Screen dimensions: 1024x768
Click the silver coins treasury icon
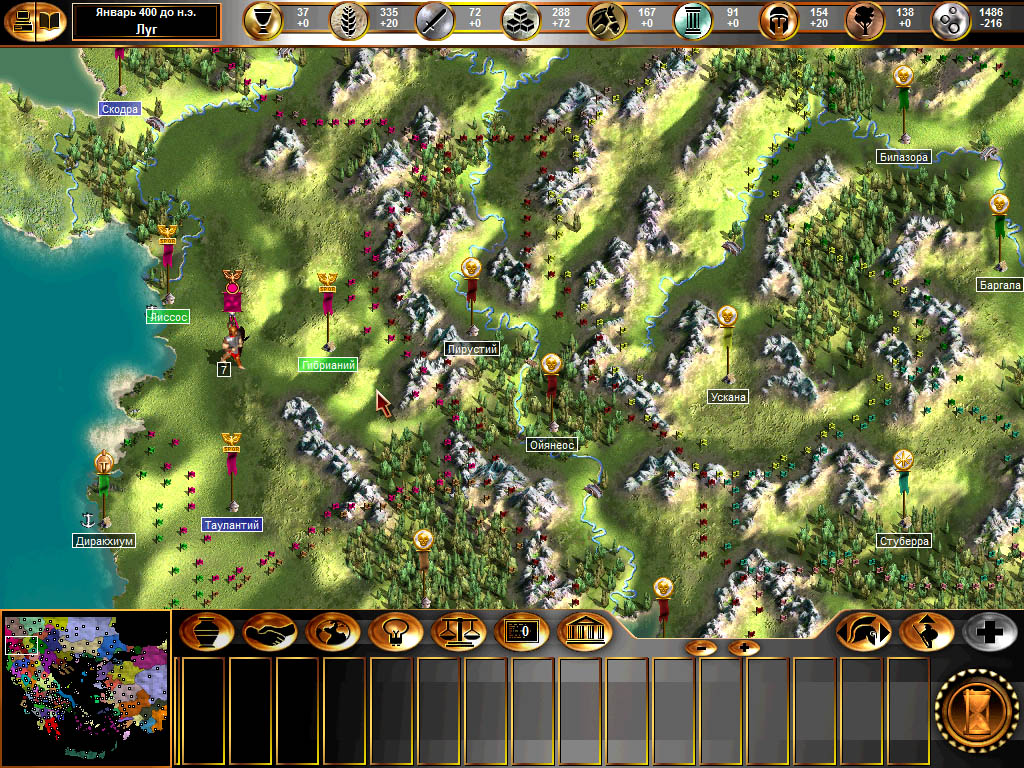tap(950, 20)
